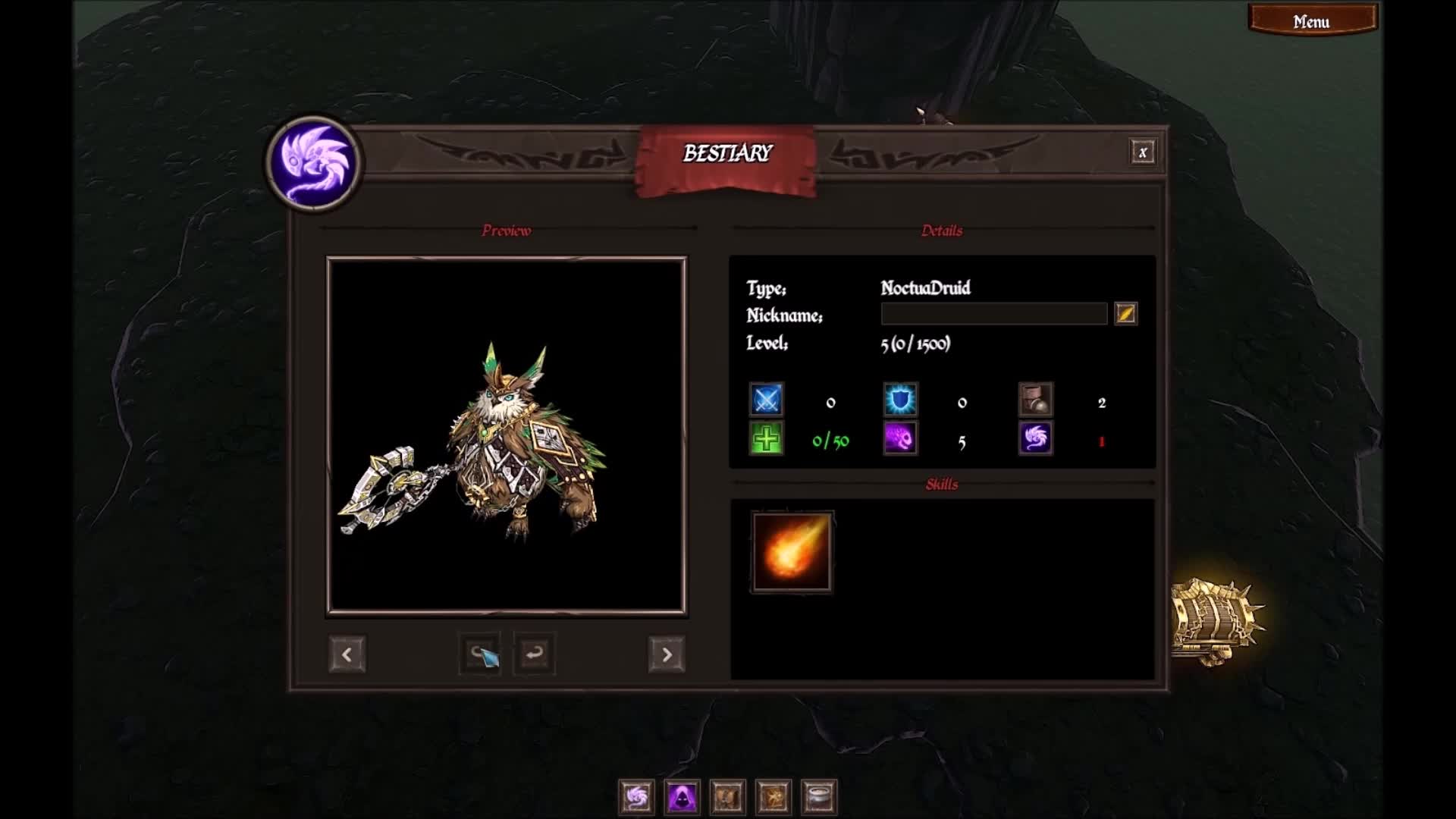
Task: Open the white pot crafting icon
Action: [x=817, y=798]
